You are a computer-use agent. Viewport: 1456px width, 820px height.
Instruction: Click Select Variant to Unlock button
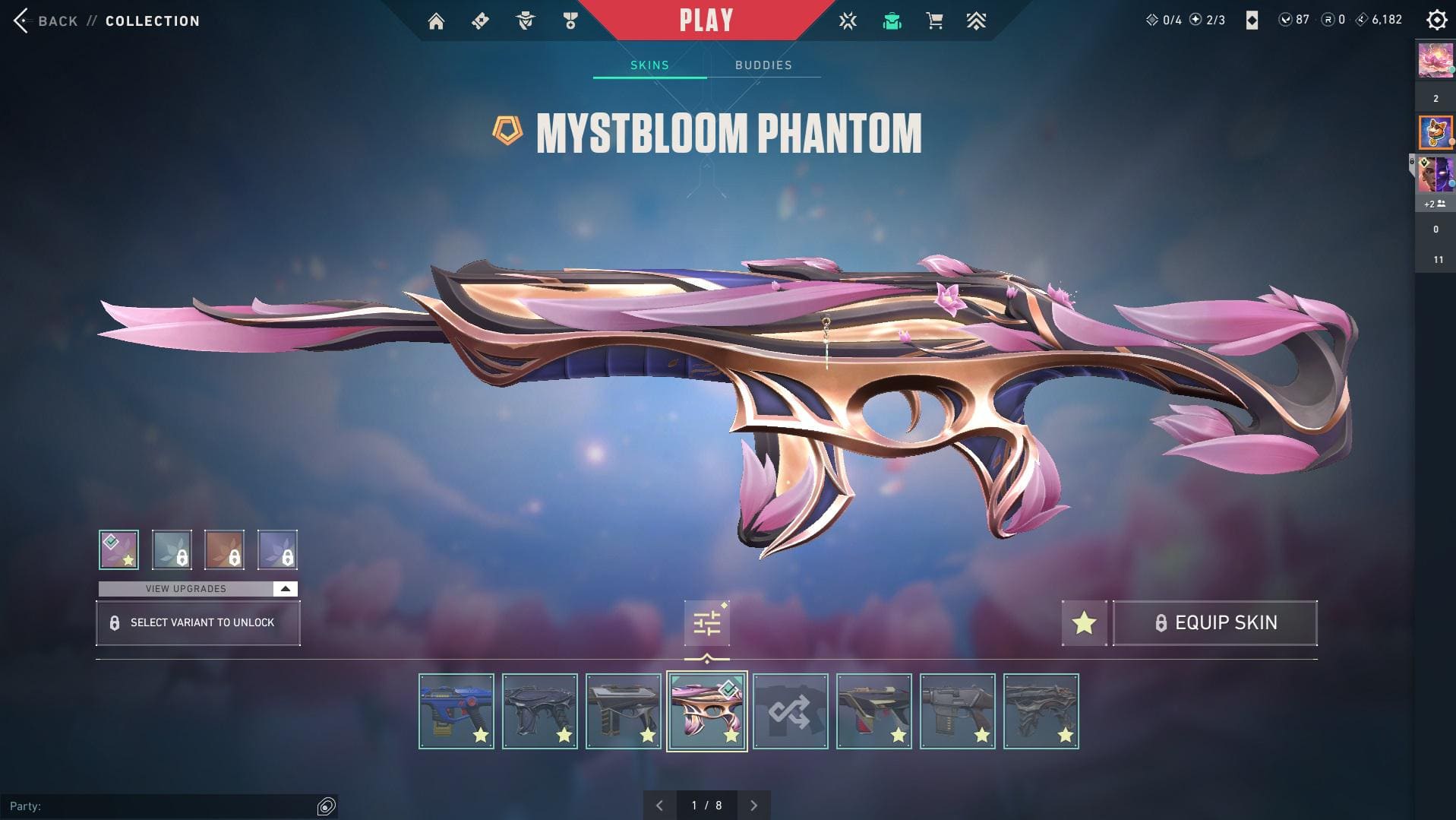pos(198,622)
